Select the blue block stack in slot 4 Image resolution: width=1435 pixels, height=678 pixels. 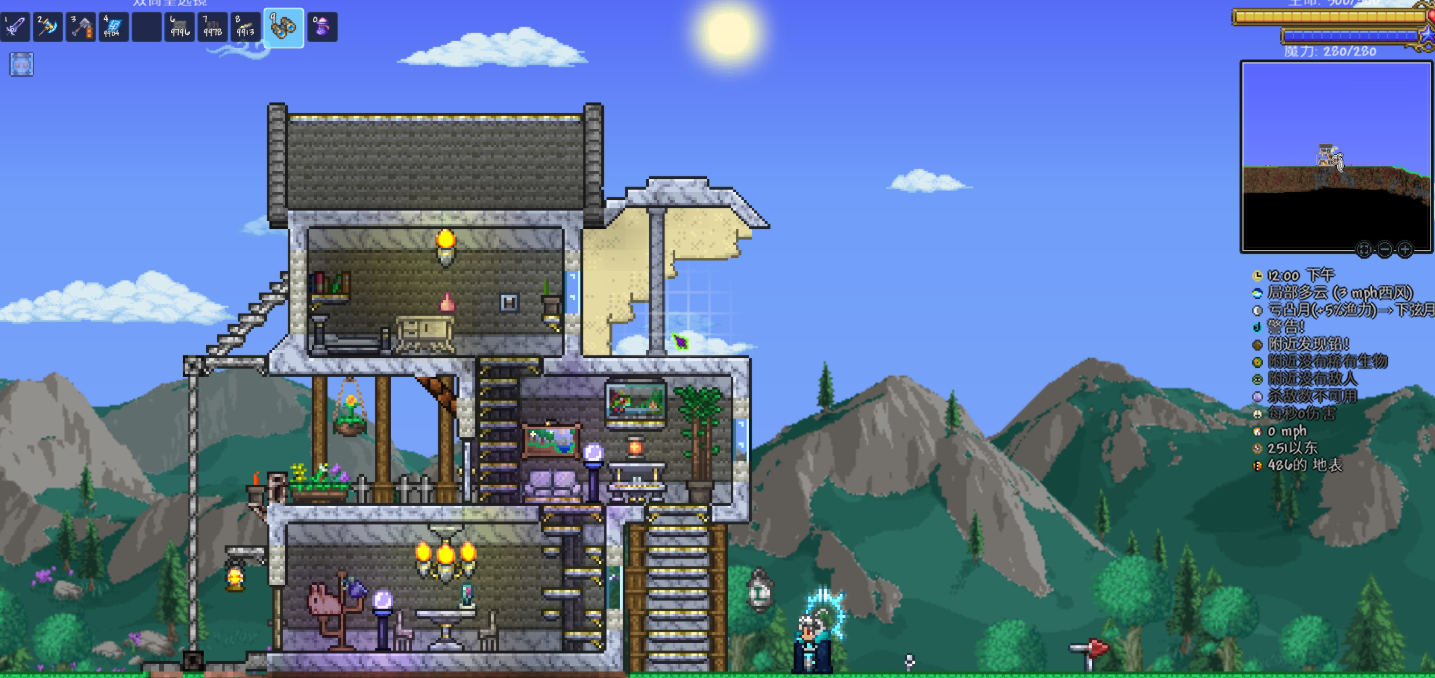[113, 27]
